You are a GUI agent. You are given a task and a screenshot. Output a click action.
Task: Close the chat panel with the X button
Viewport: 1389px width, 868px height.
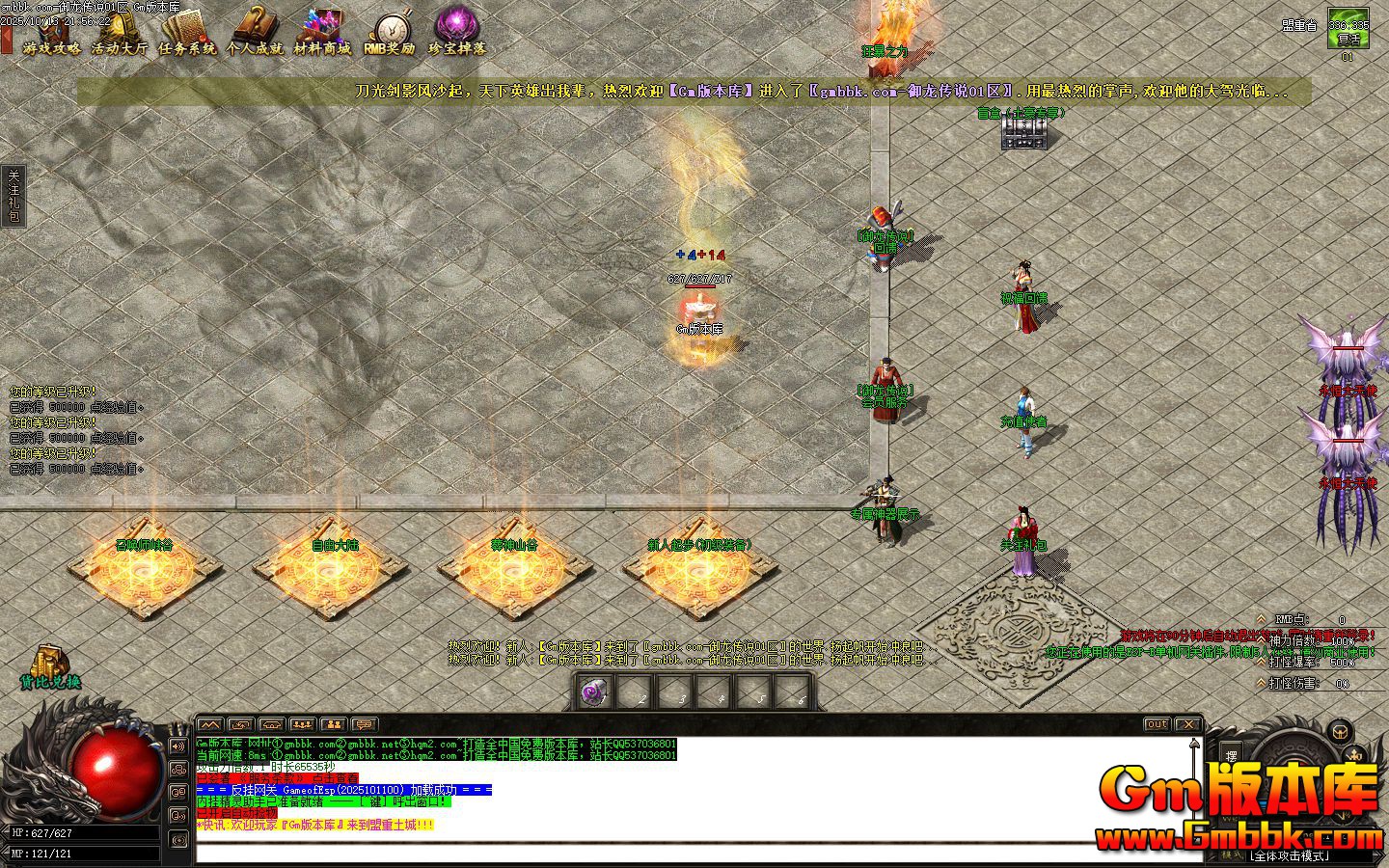pos(1188,724)
